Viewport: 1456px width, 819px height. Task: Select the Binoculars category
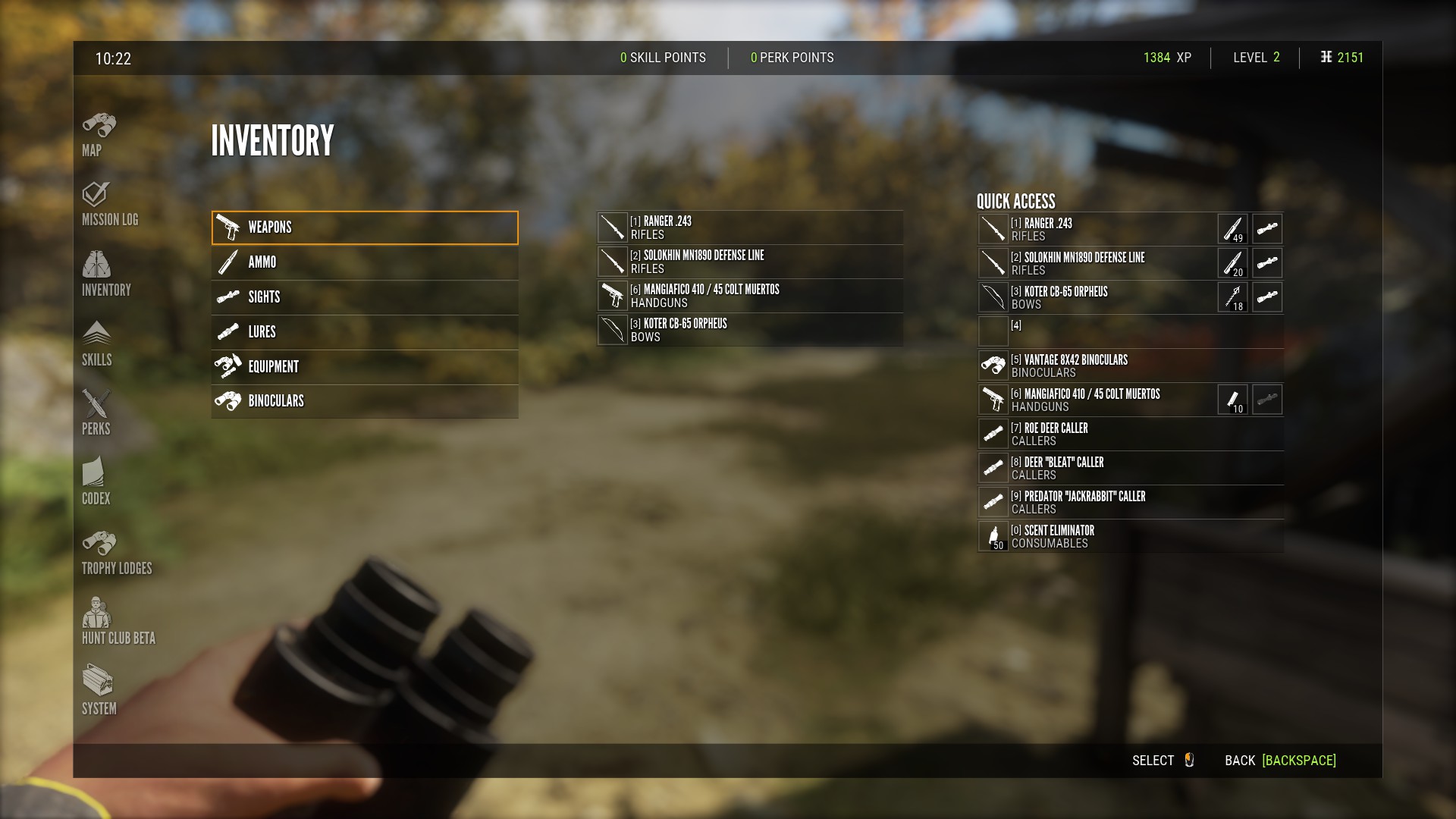(365, 401)
